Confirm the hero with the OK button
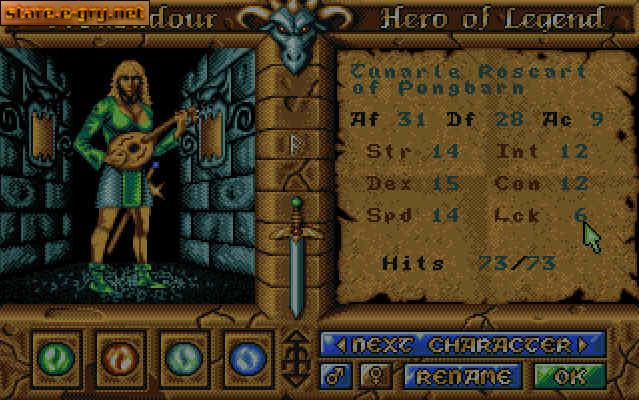 pos(569,376)
